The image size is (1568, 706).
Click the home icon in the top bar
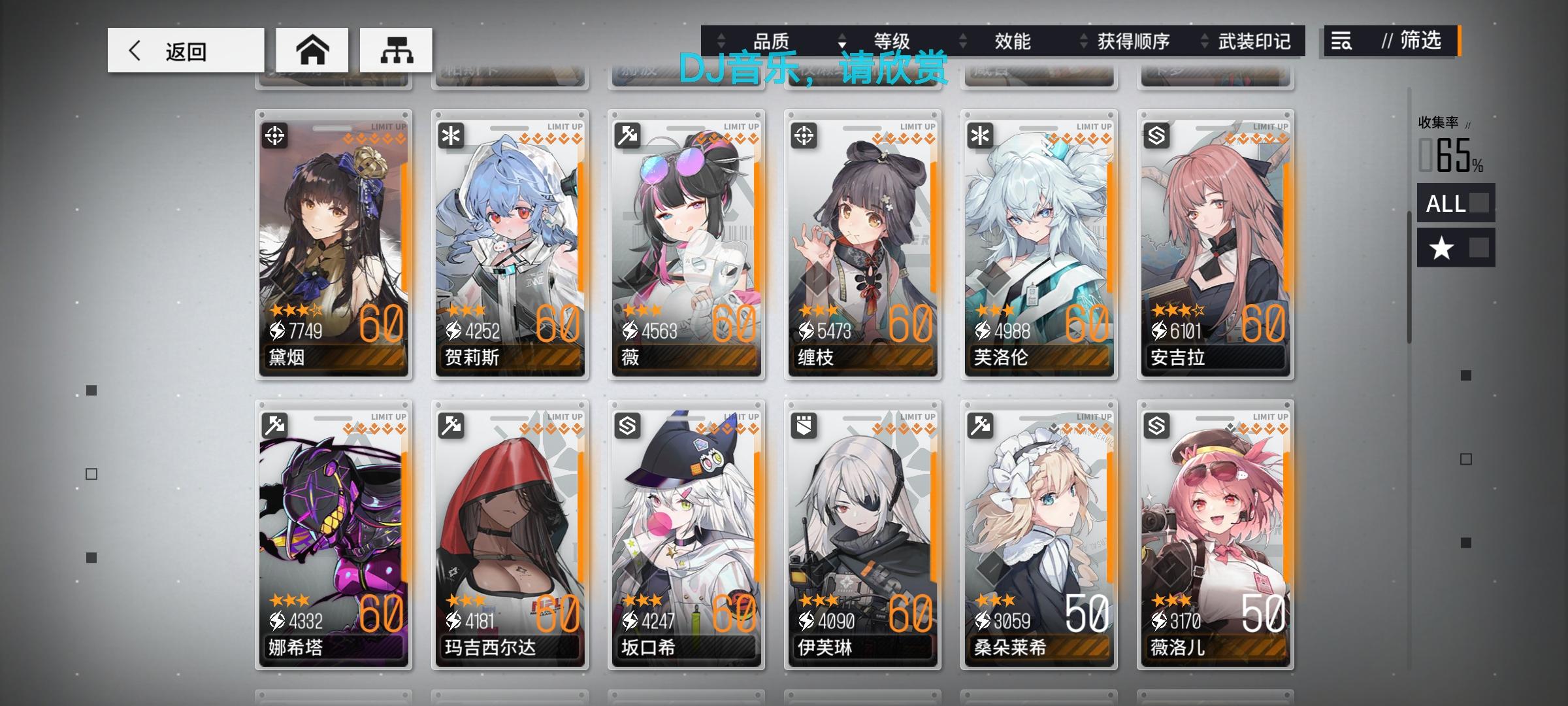[x=312, y=49]
